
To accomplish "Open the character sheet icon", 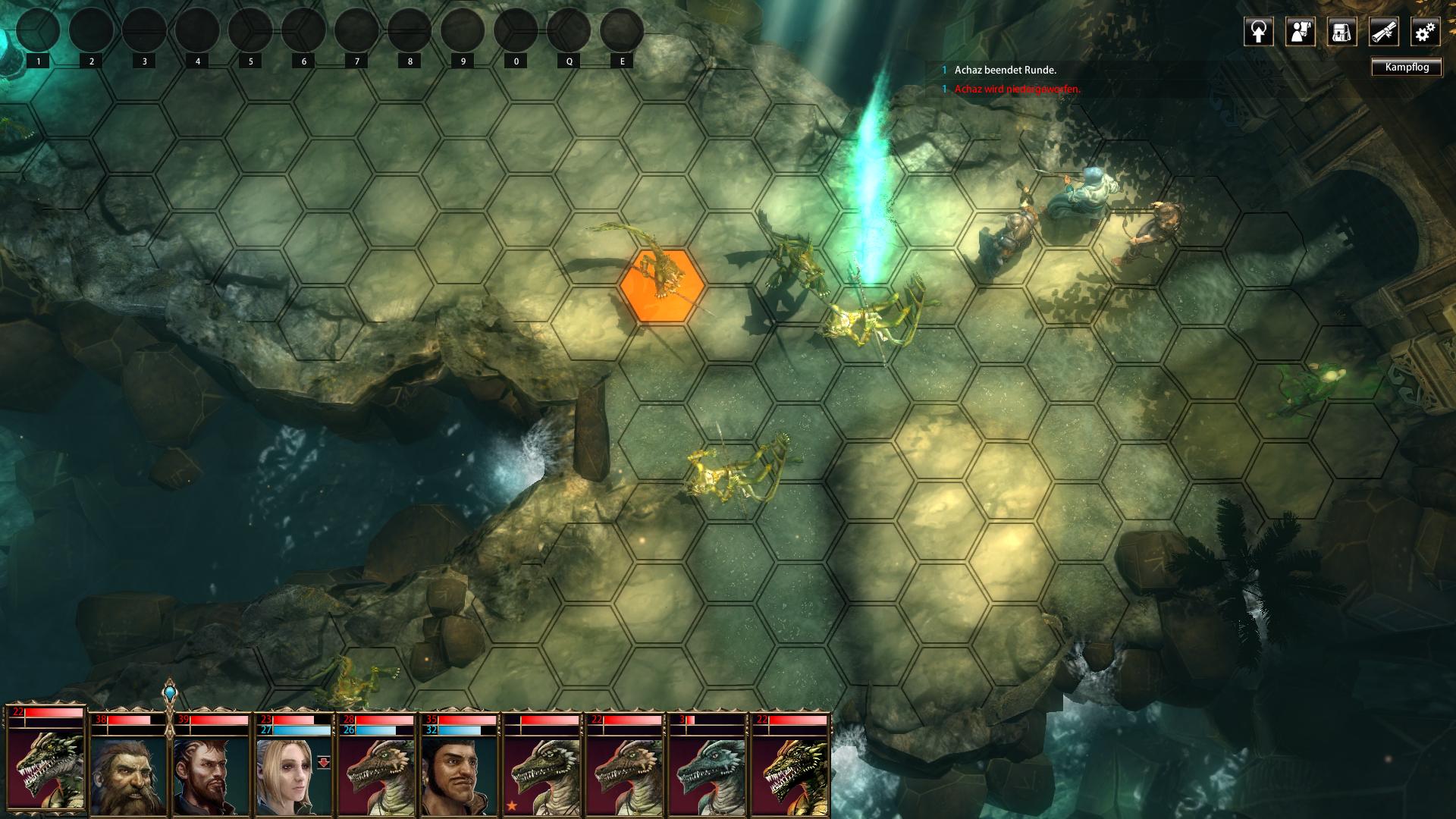I will pyautogui.click(x=1300, y=32).
